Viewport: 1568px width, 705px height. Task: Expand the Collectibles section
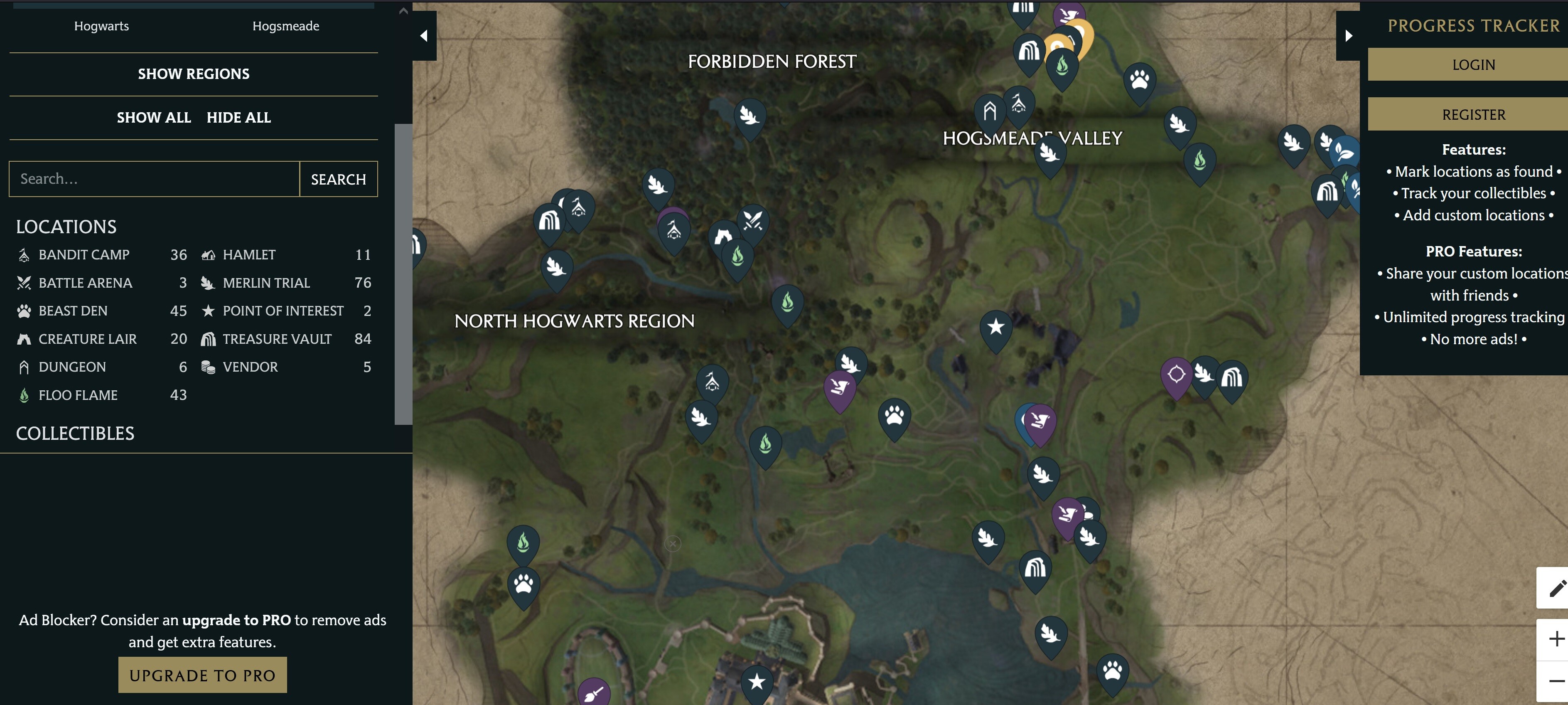[75, 434]
